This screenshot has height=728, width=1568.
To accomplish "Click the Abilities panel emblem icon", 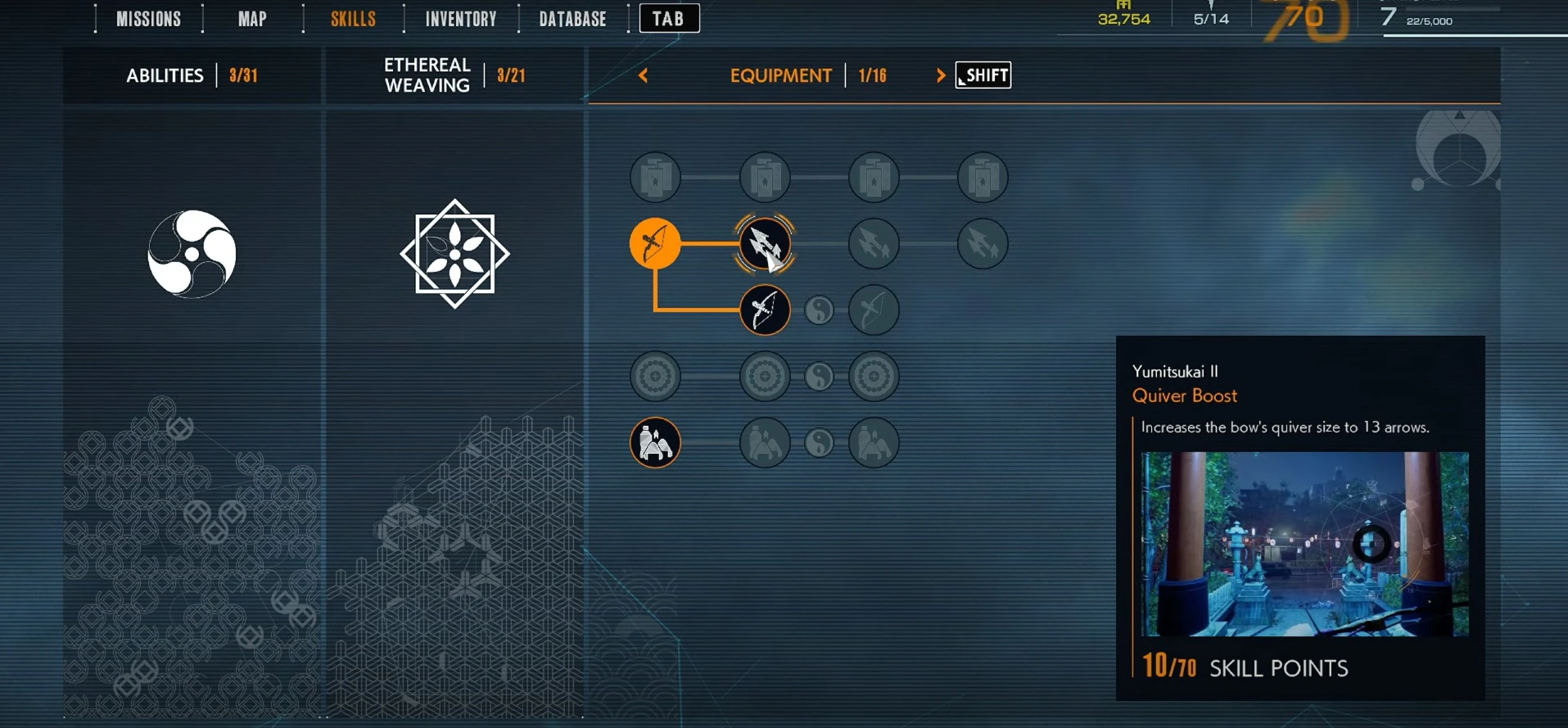I will click(190, 254).
